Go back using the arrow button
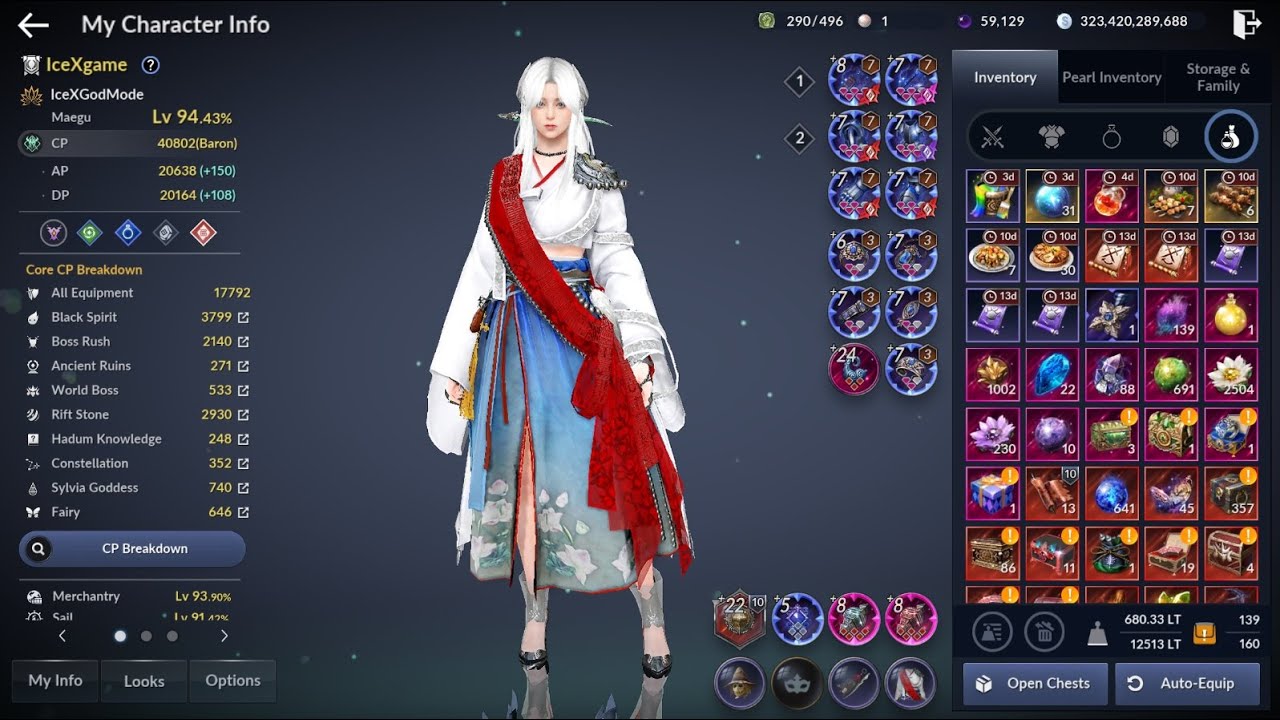Viewport: 1280px width, 720px height. (33, 25)
